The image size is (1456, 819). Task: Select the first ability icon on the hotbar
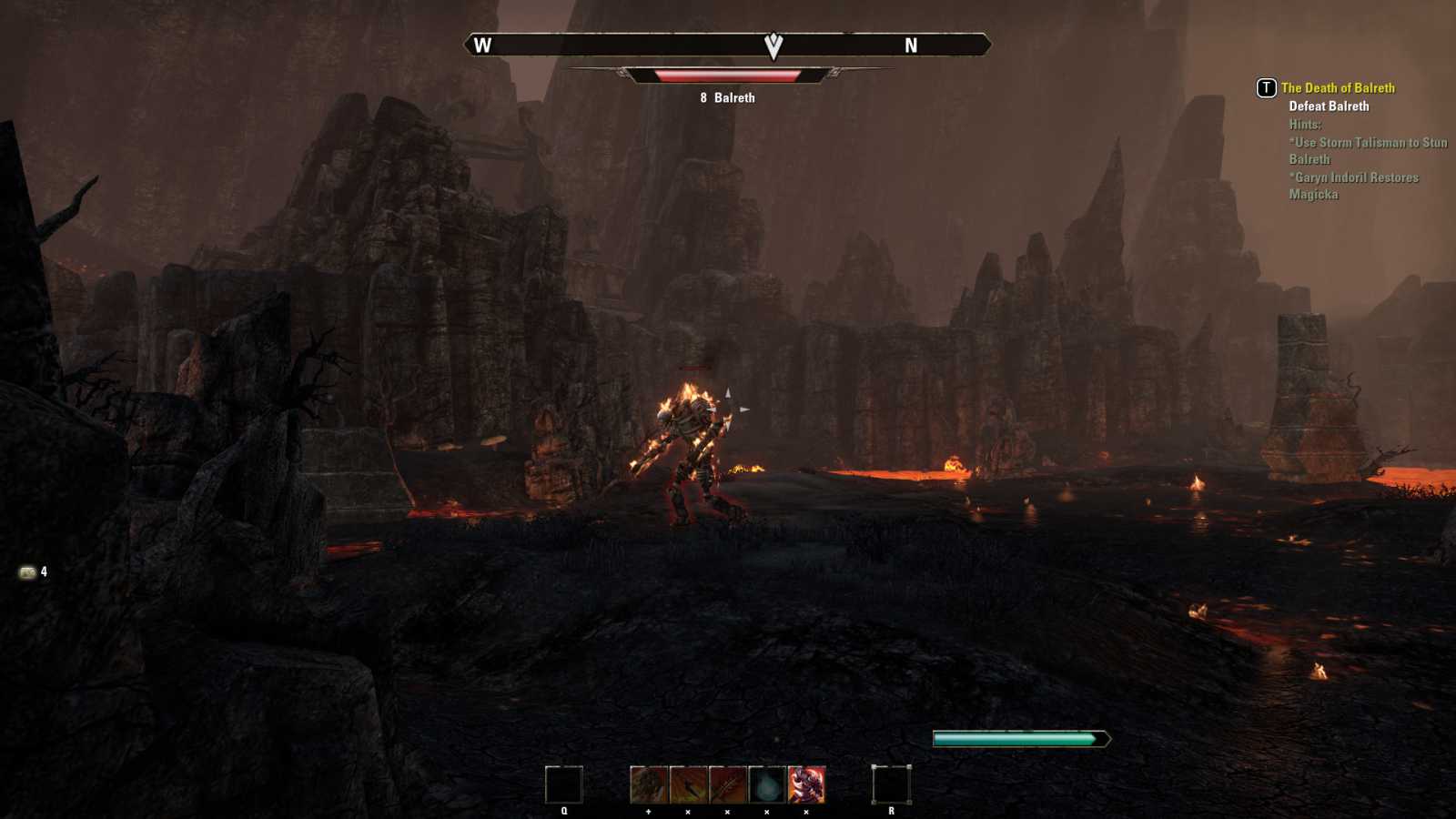647,784
